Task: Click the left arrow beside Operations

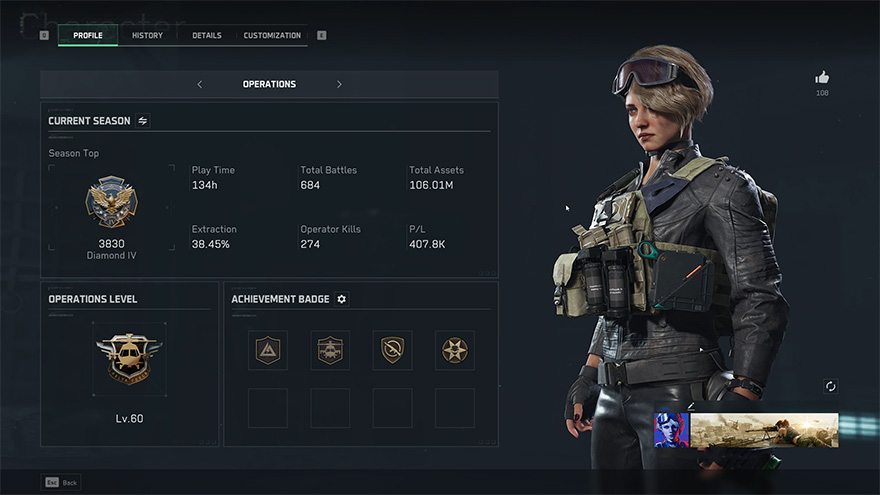Action: tap(200, 84)
